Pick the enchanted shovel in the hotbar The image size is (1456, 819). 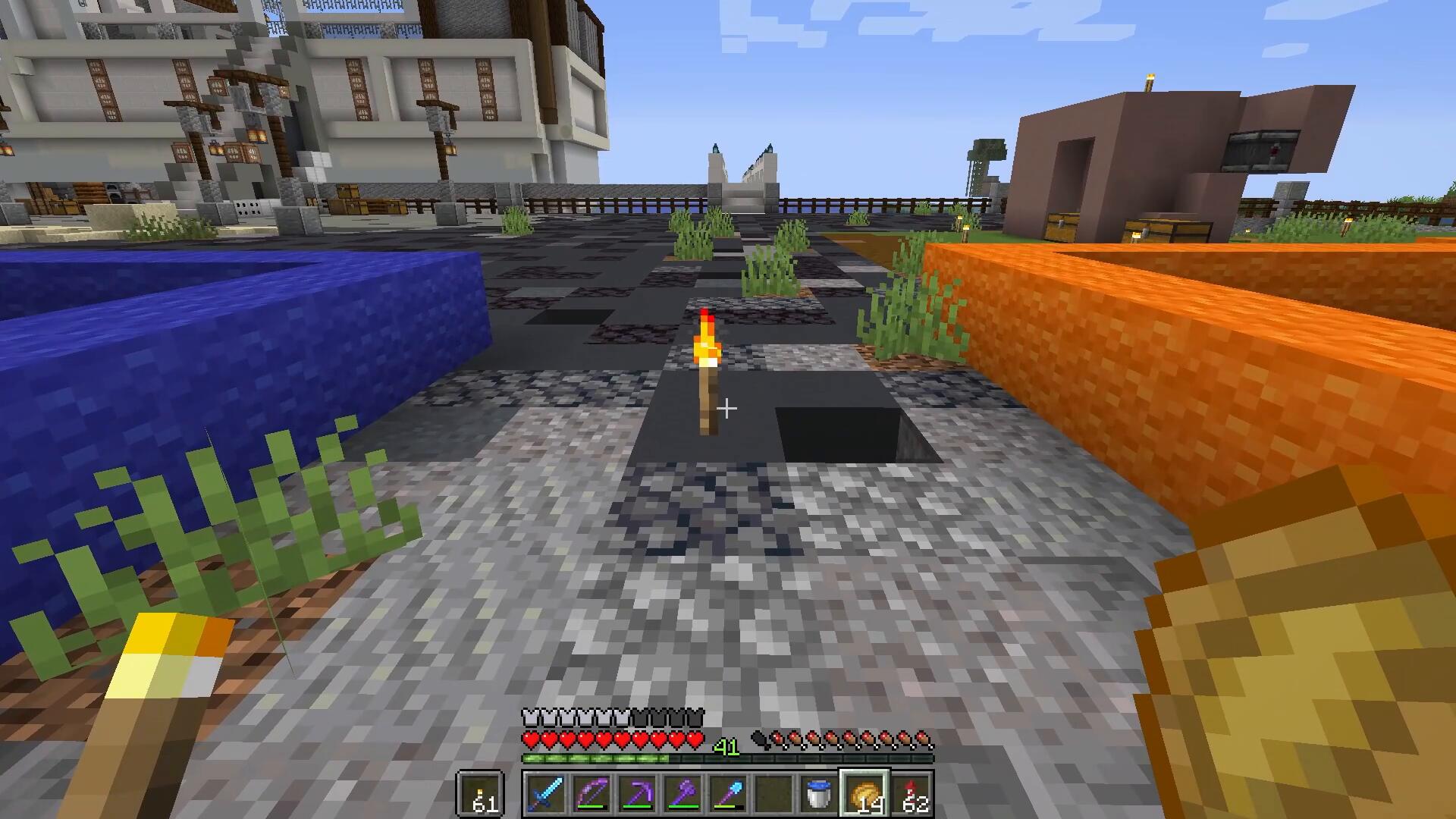728,794
